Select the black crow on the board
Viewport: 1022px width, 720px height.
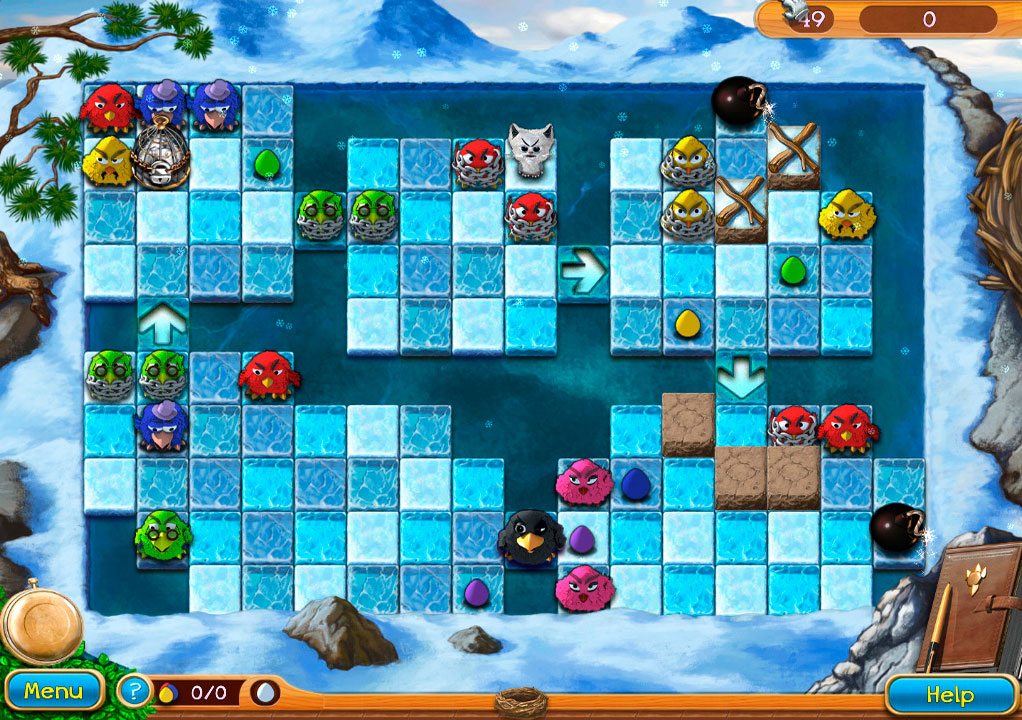[527, 537]
